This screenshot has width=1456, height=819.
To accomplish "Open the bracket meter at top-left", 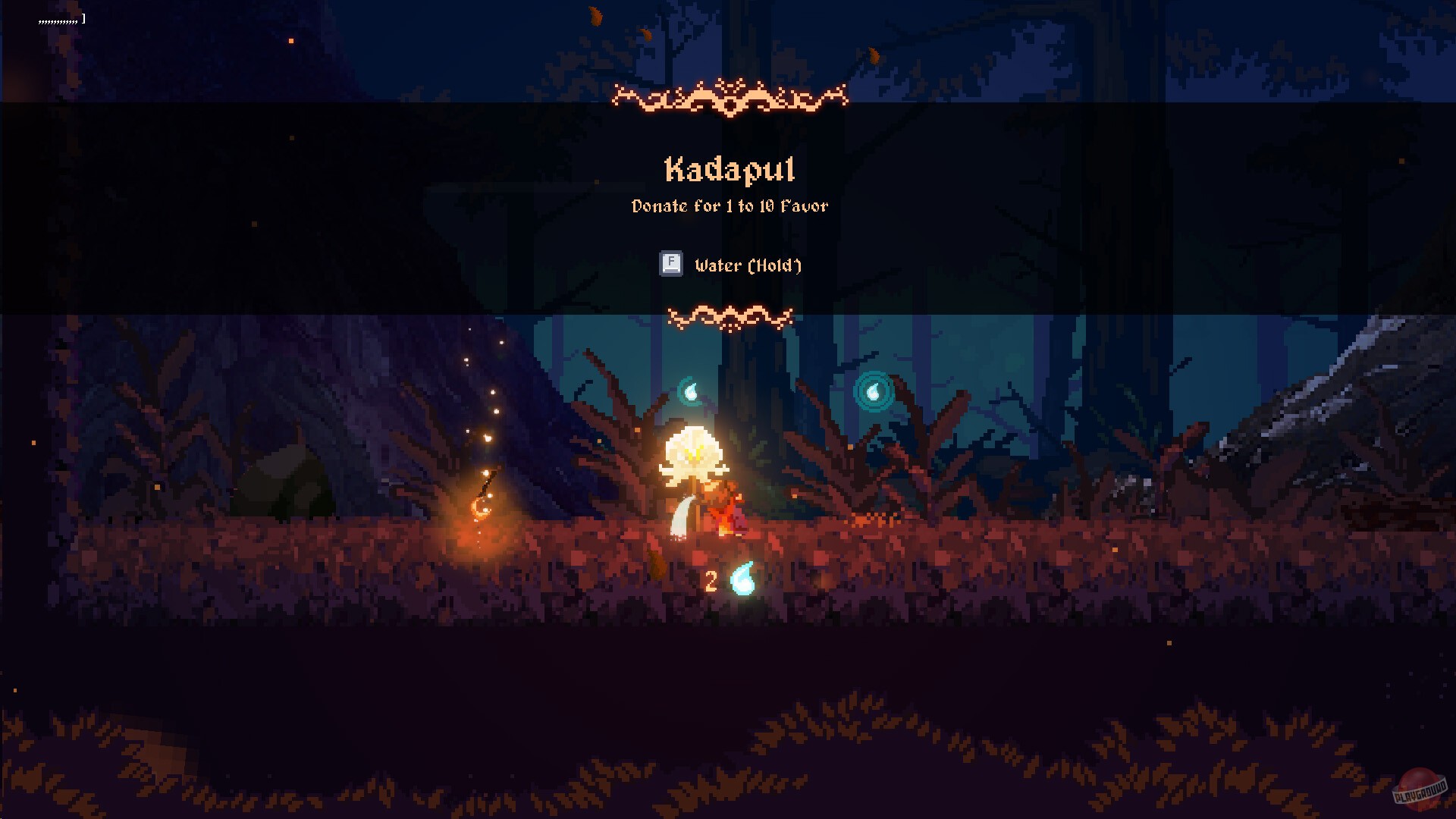I will 83,17.
